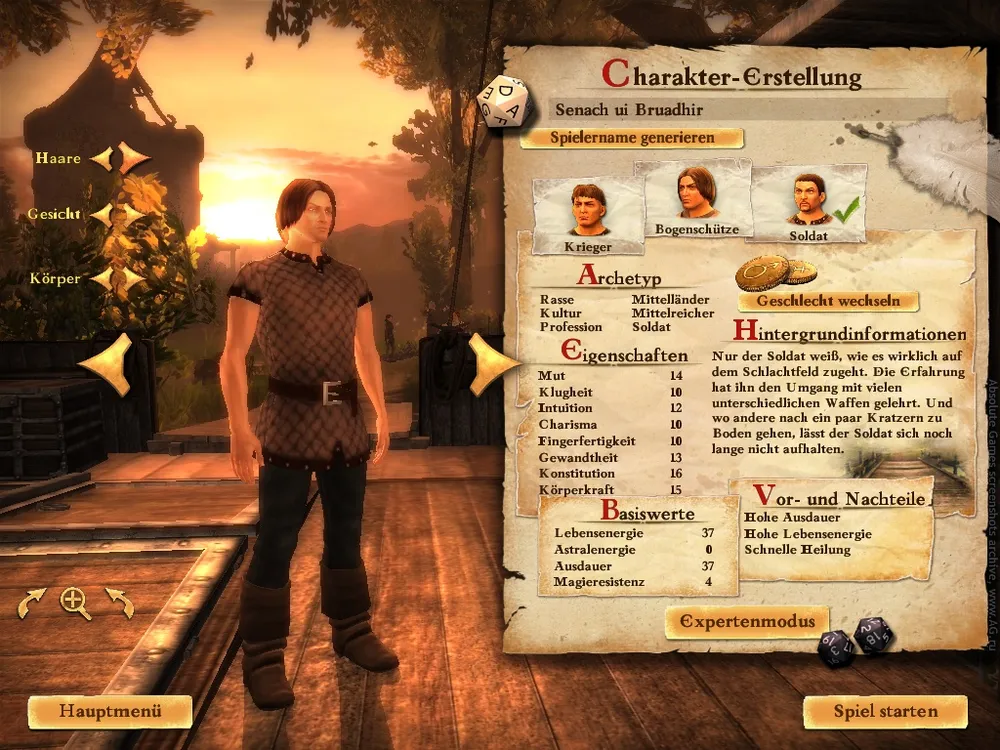This screenshot has width=1000, height=750.
Task: Rotate character with the left curved arrow
Action: click(32, 602)
